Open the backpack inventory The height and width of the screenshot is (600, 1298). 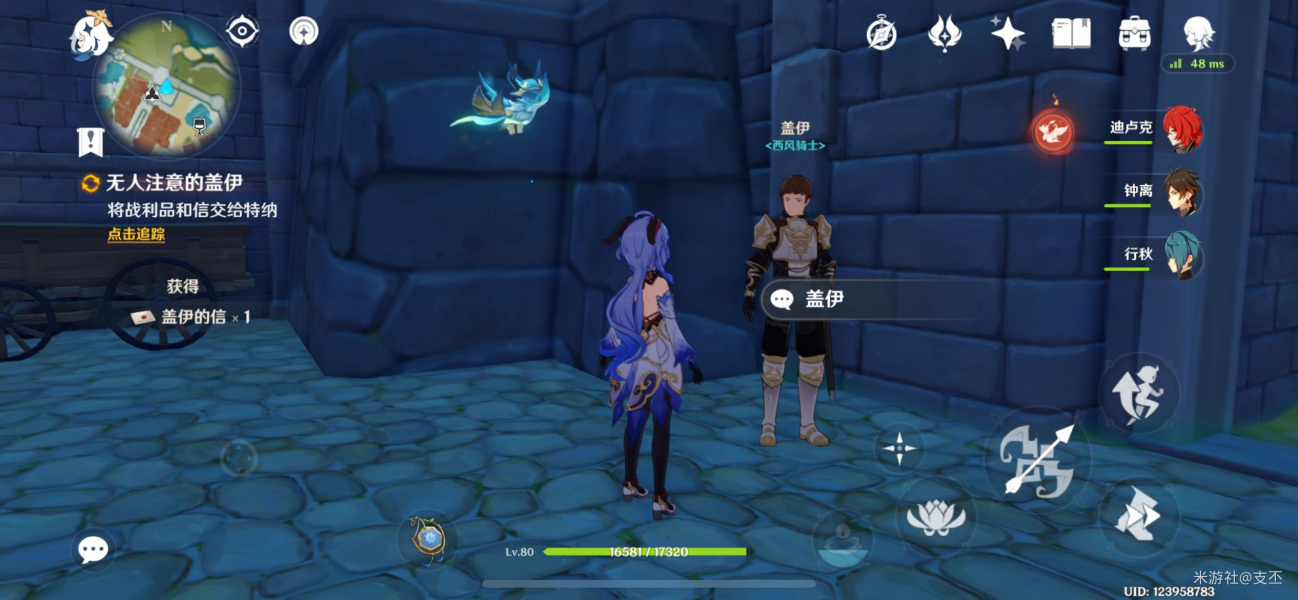(1134, 34)
